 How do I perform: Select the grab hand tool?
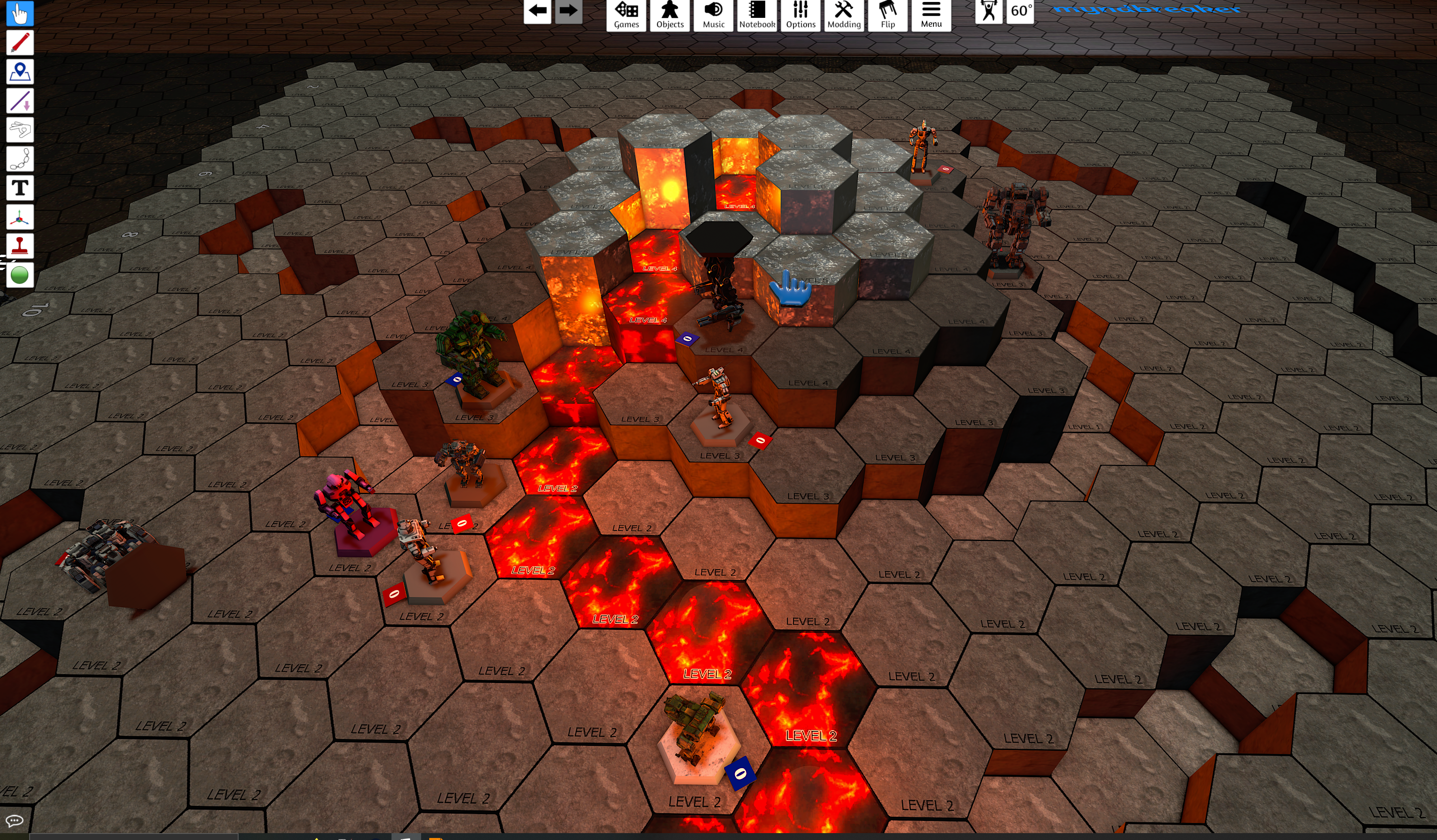[x=20, y=13]
